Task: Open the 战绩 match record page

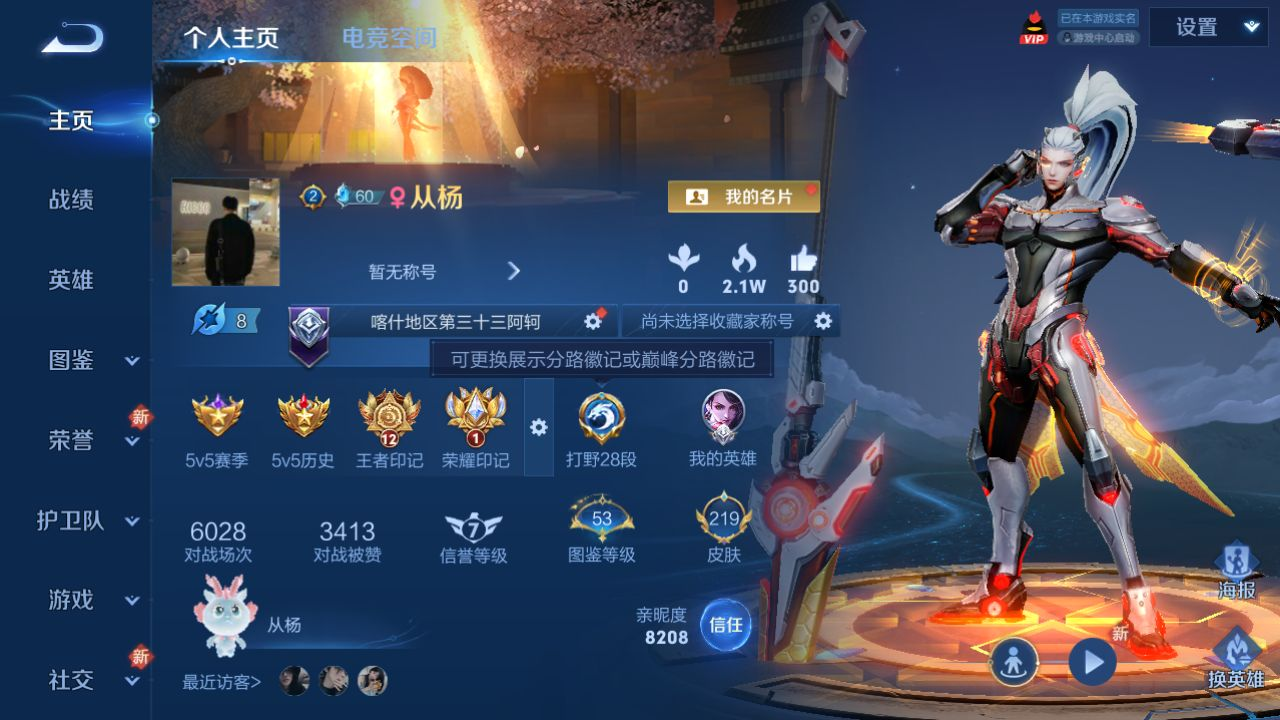Action: click(x=71, y=200)
